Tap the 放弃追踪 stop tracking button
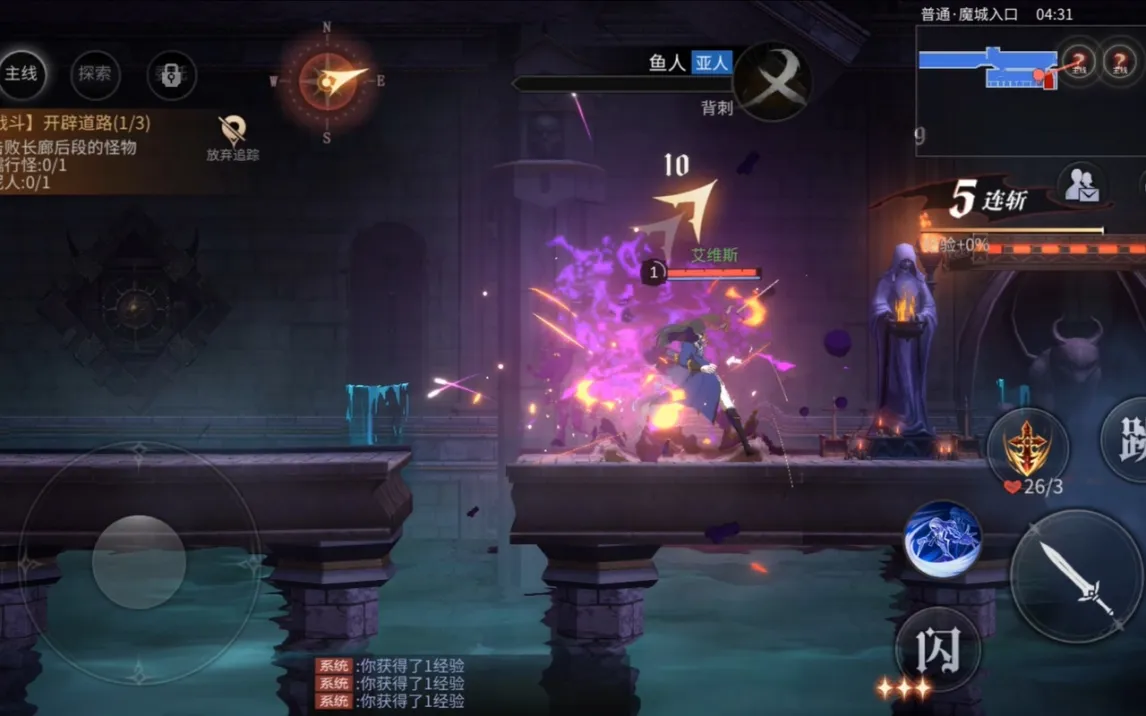The image size is (1146, 716). click(233, 138)
